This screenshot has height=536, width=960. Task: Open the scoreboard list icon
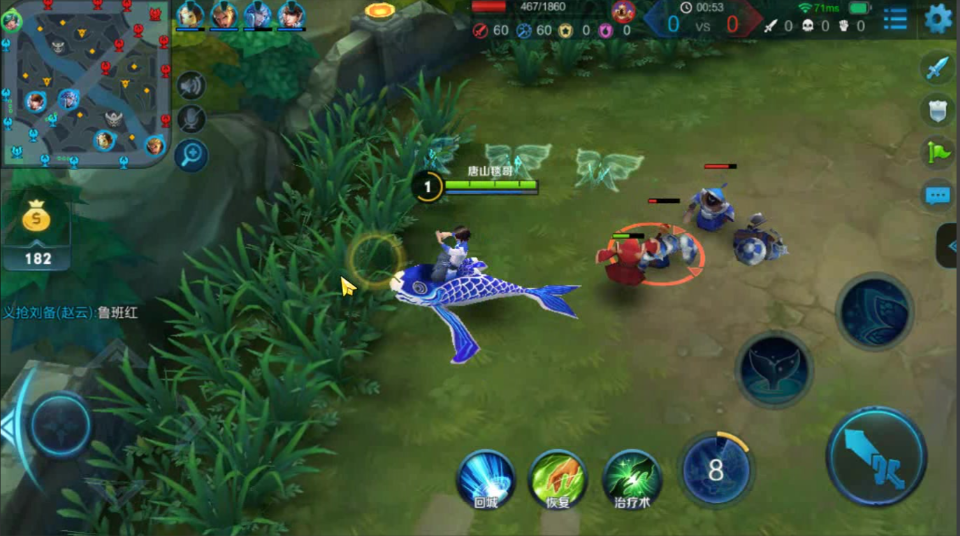tap(895, 18)
